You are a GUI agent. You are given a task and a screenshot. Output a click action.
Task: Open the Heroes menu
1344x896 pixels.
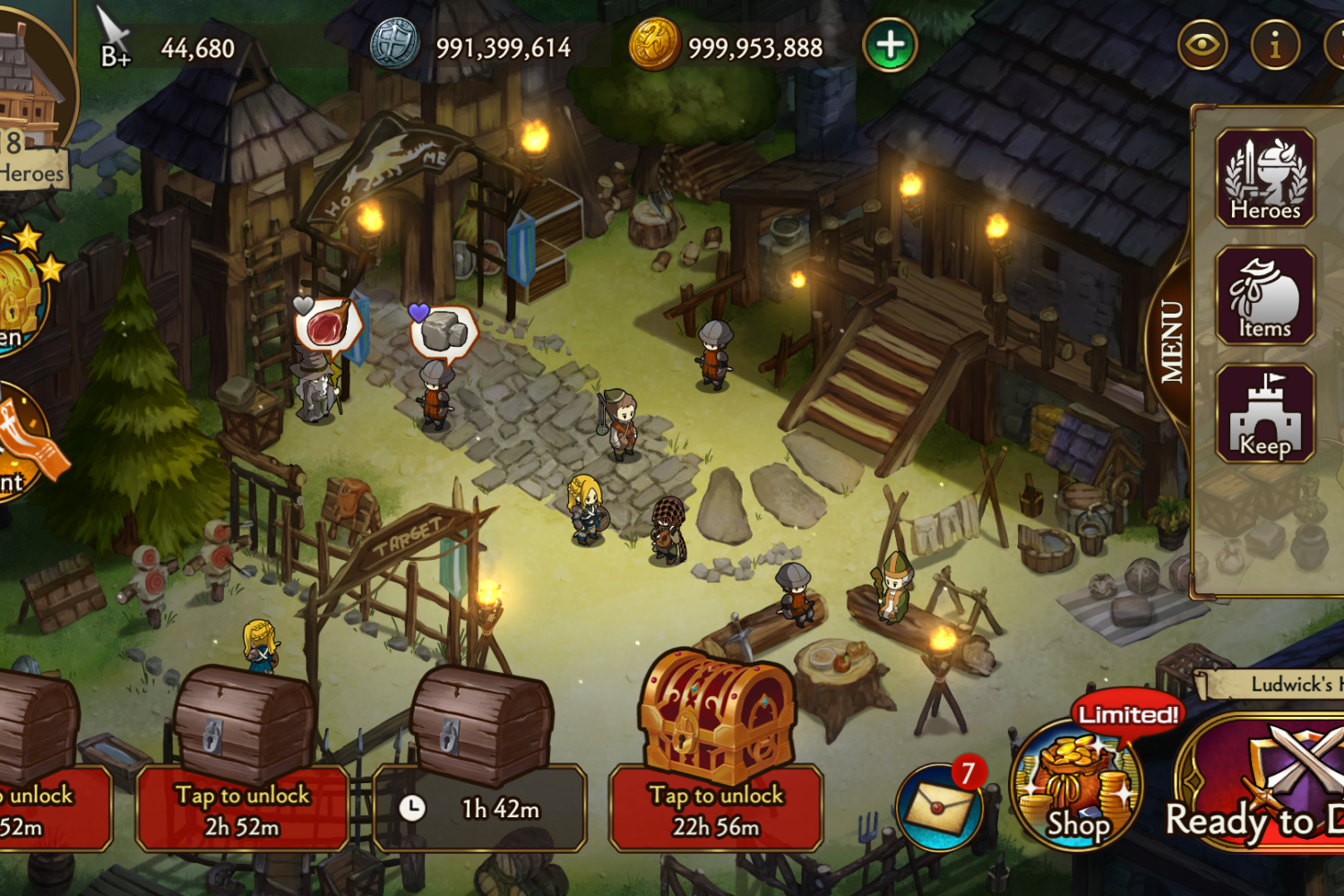click(x=1264, y=177)
